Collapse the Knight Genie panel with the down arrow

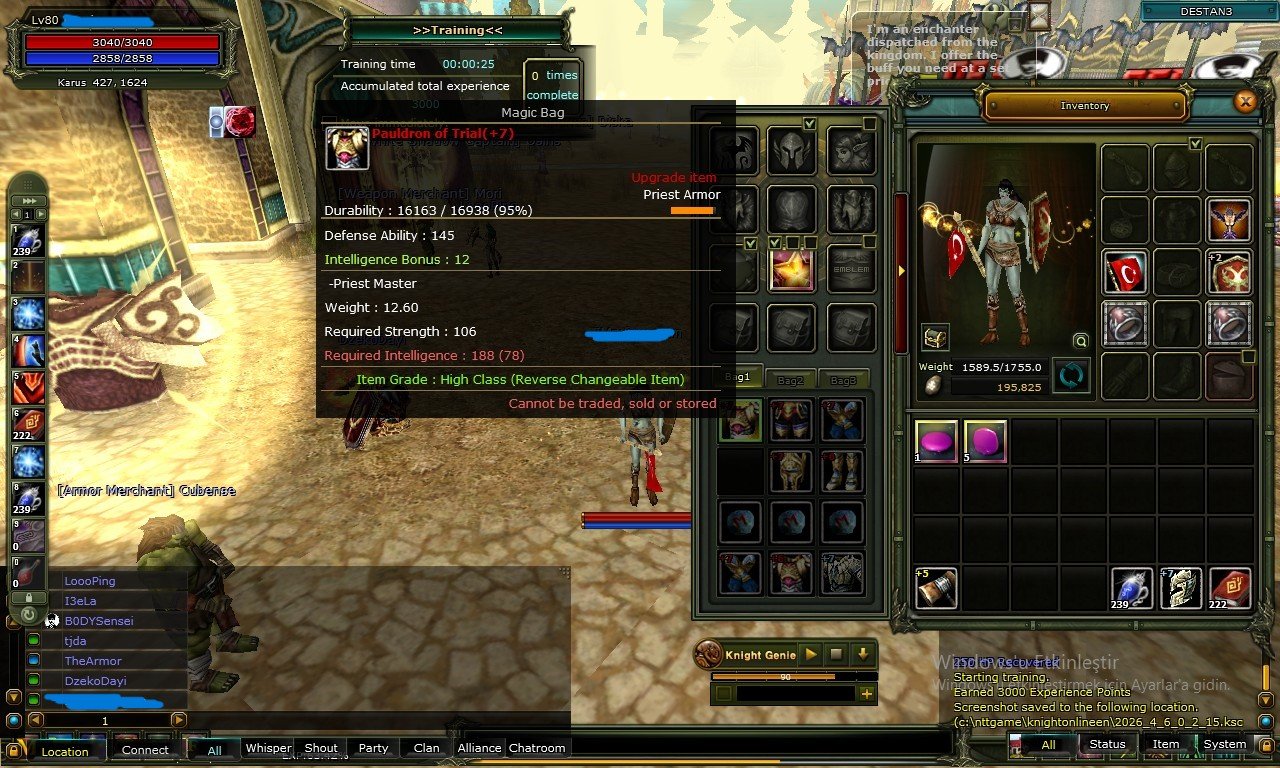click(x=861, y=653)
